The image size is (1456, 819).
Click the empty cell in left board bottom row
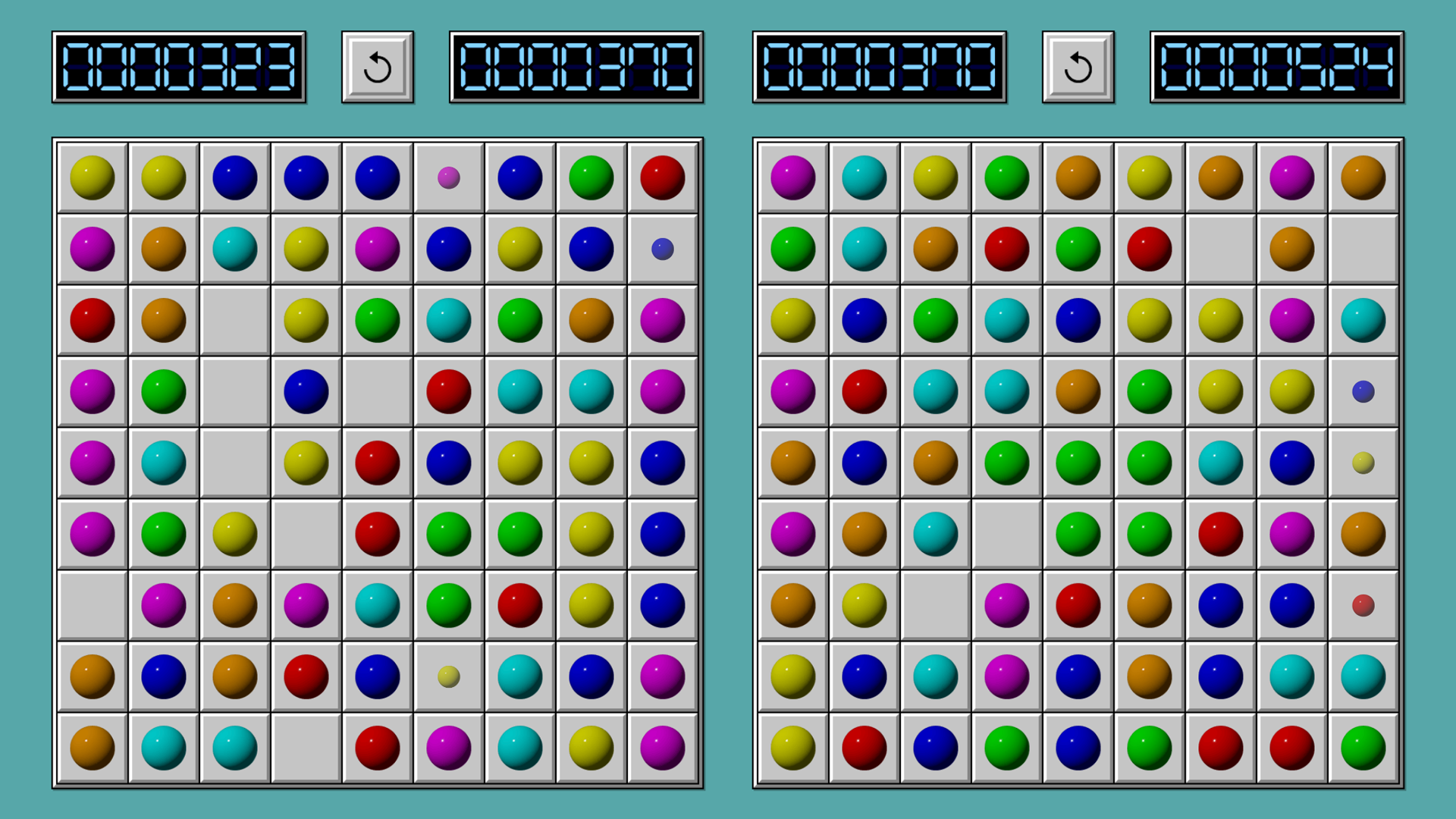(x=306, y=748)
